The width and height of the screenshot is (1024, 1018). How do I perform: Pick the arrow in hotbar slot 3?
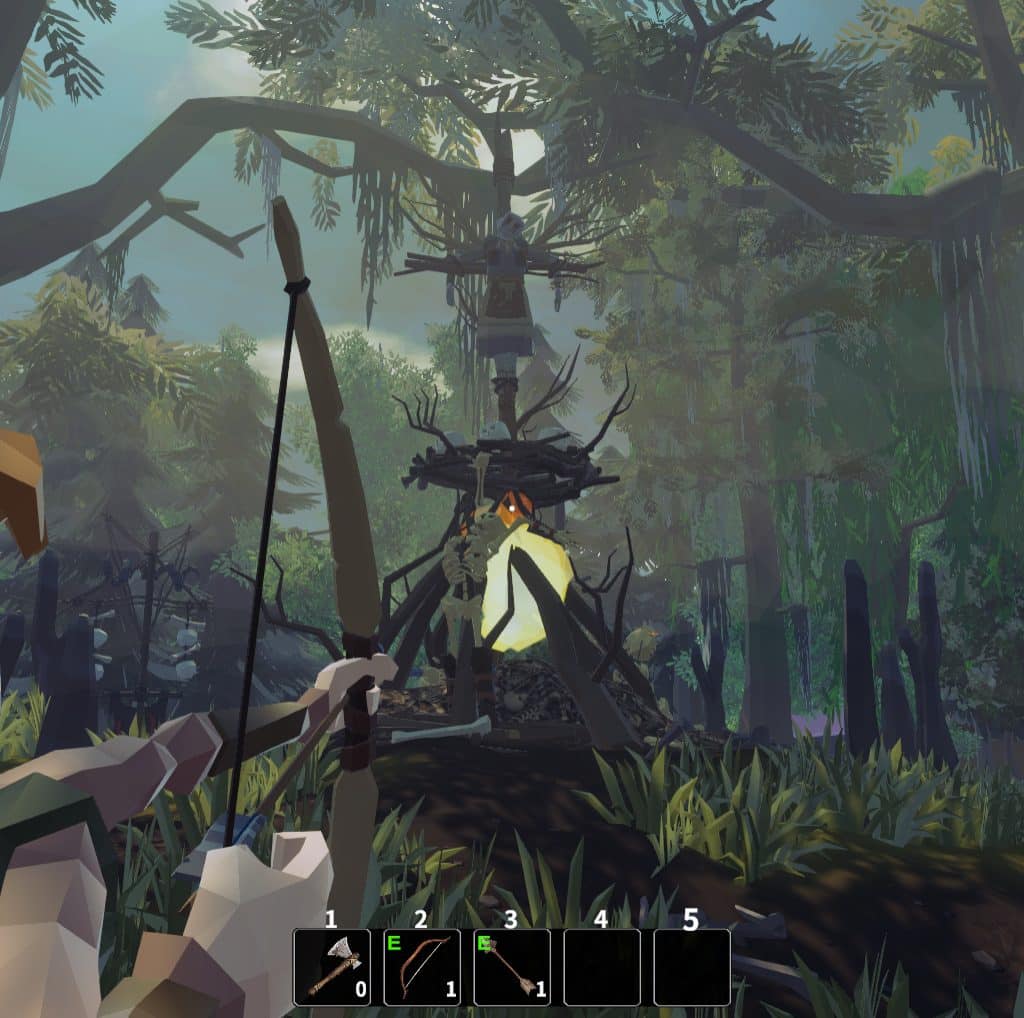pyautogui.click(x=512, y=967)
